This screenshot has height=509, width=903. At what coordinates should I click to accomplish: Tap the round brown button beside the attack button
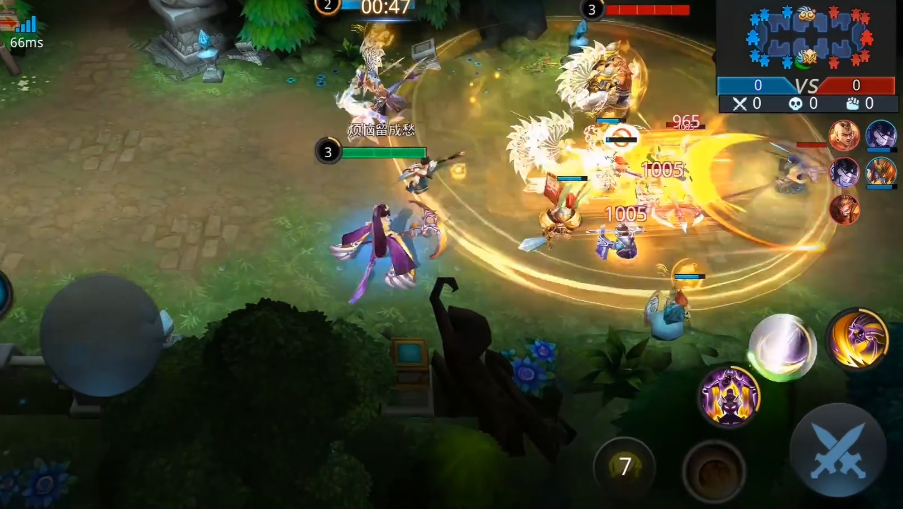(x=714, y=471)
